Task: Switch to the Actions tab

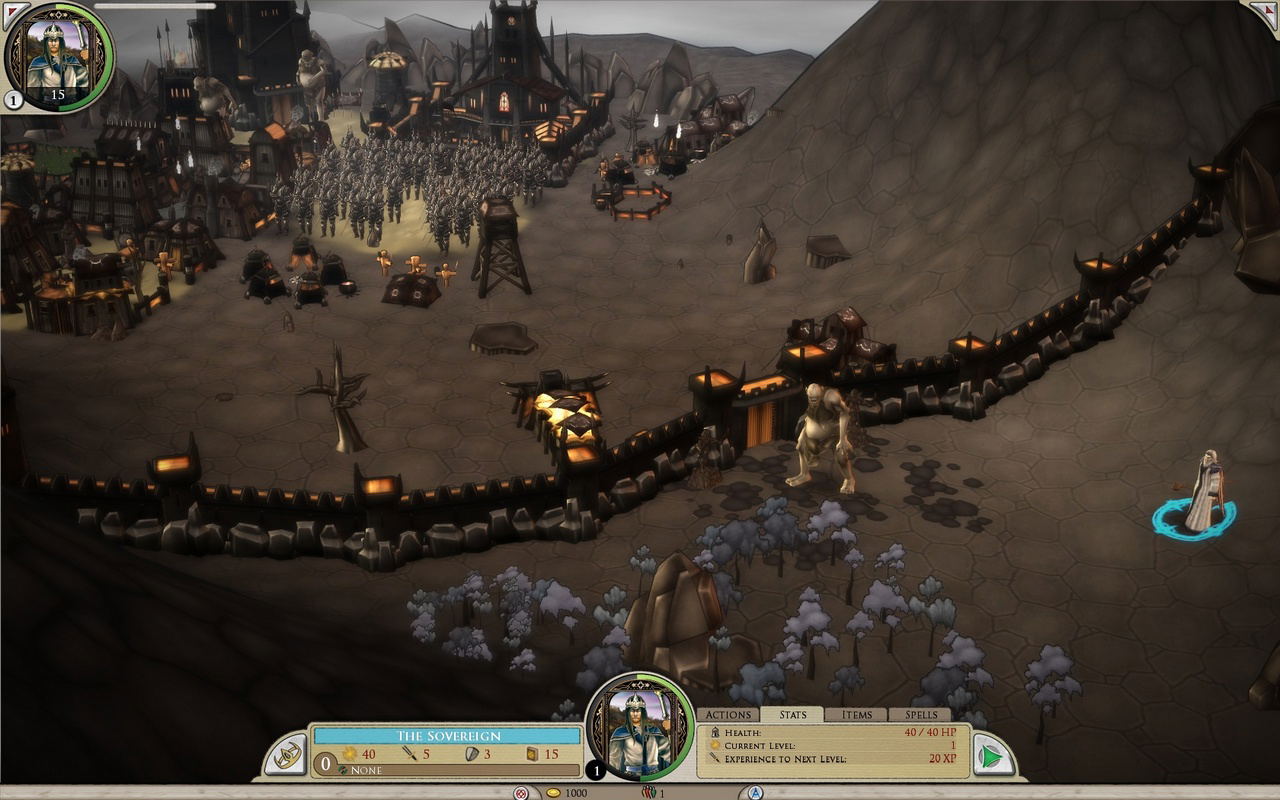Action: (x=728, y=715)
